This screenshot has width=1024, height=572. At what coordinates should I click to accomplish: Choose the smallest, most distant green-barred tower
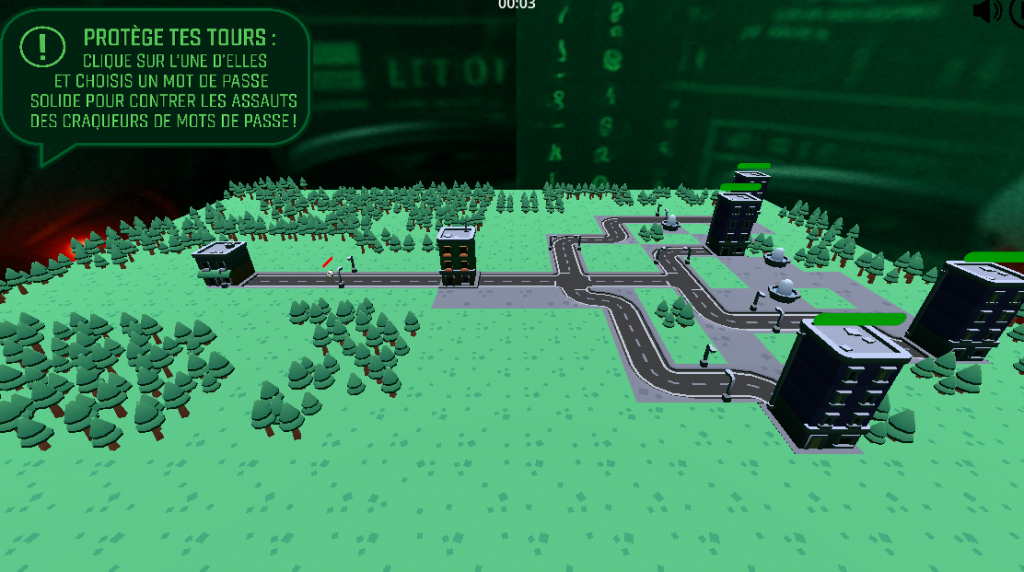pyautogui.click(x=751, y=180)
